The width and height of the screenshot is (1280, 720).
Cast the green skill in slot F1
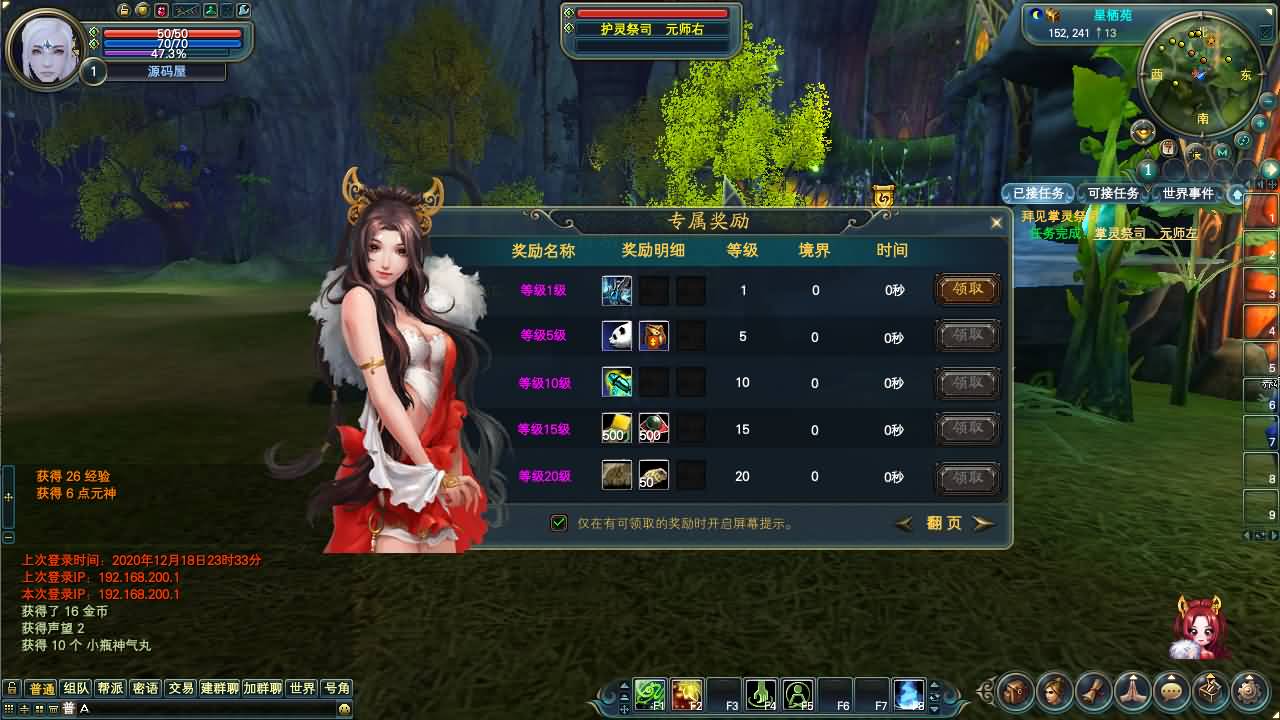point(650,692)
